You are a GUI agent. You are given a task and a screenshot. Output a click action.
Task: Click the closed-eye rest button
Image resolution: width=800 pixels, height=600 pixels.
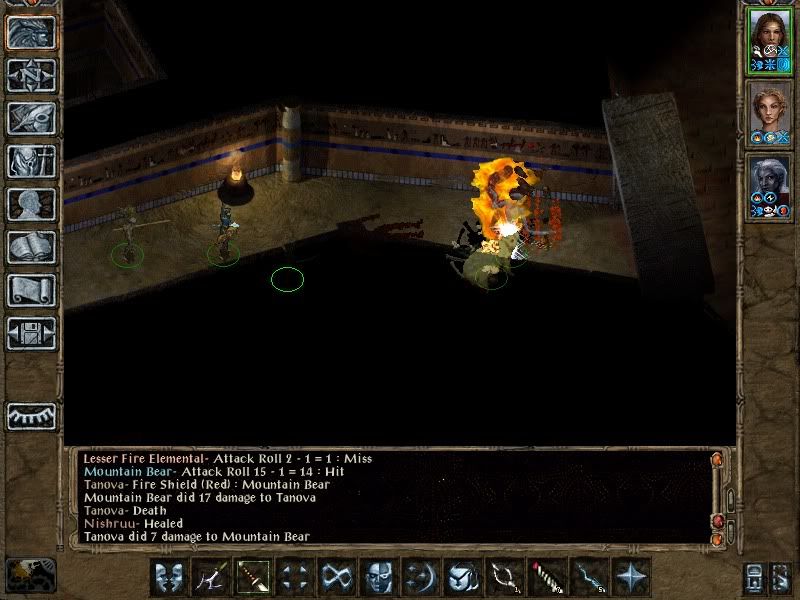31,415
